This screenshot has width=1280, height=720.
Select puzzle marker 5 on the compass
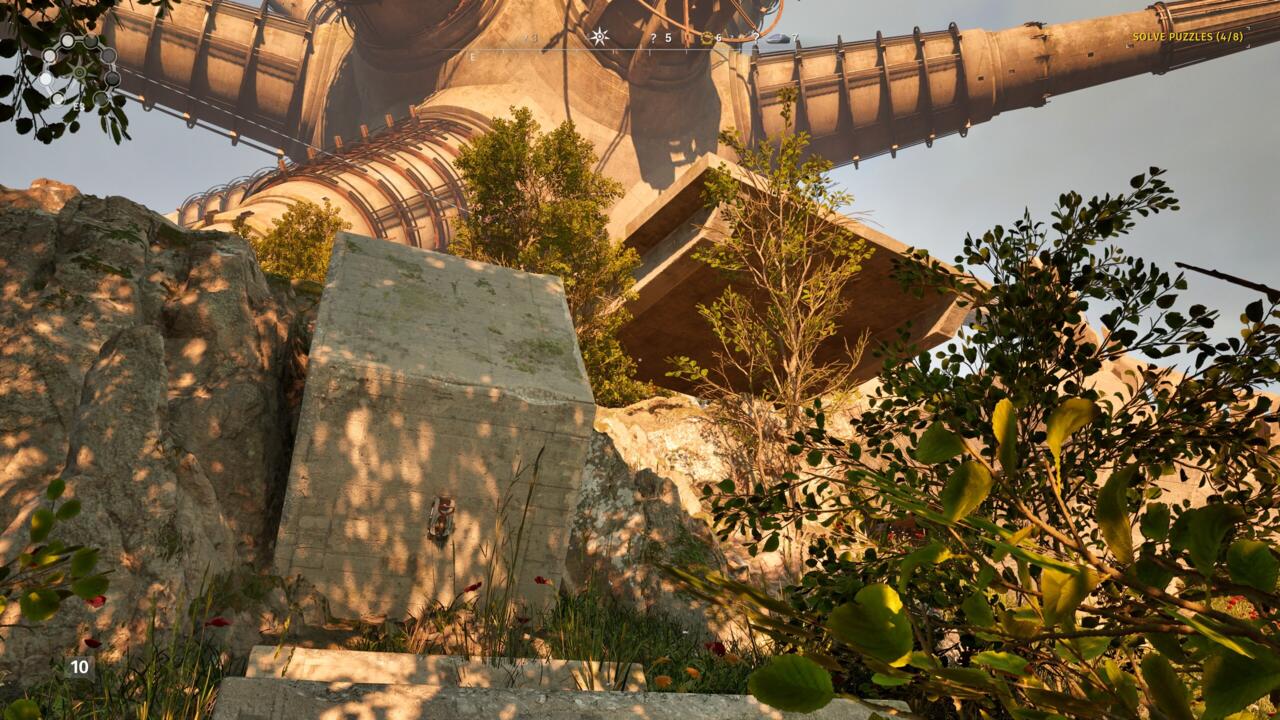tap(668, 38)
